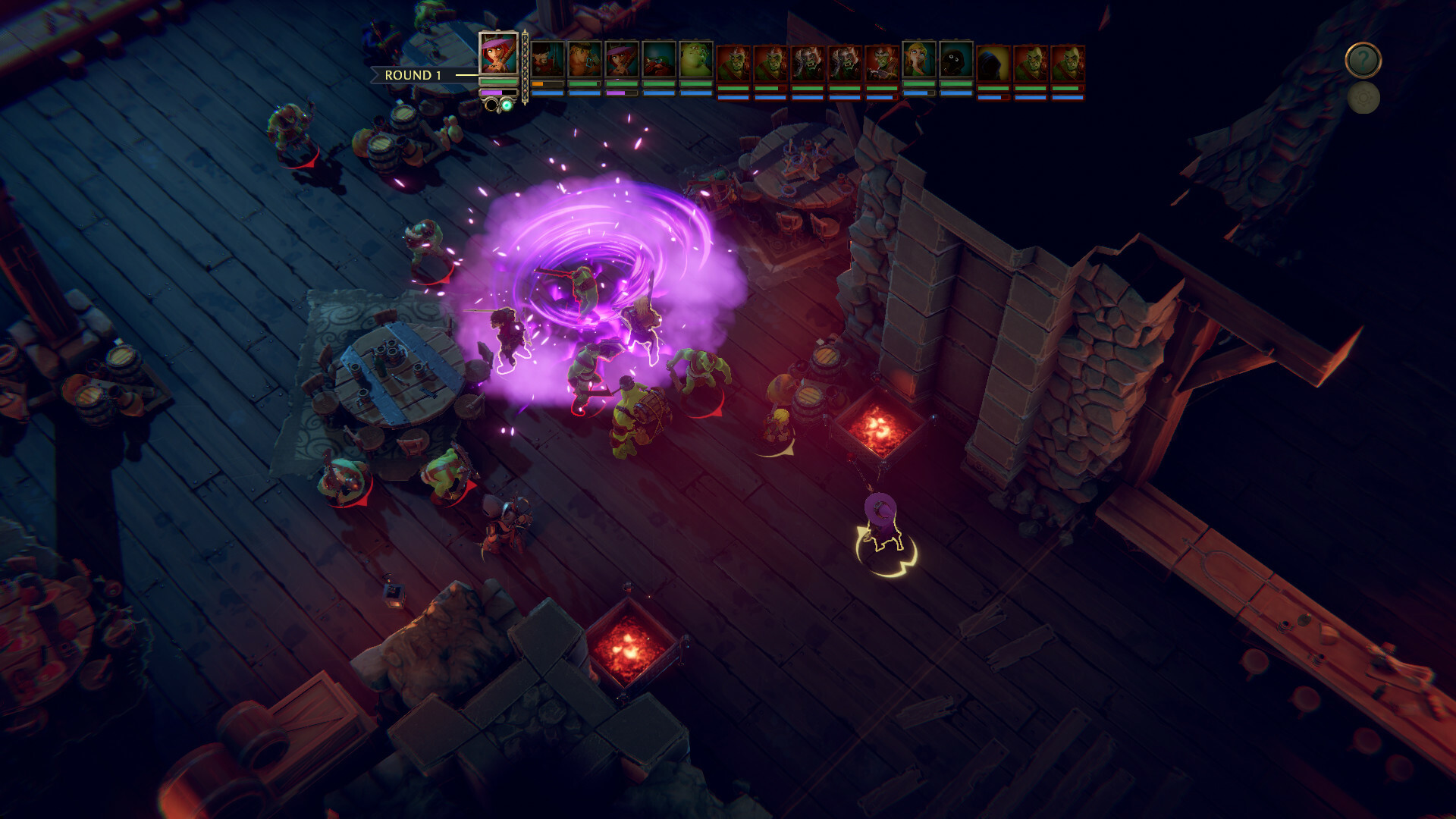
Task: Open the question-mark help button
Action: (1363, 59)
